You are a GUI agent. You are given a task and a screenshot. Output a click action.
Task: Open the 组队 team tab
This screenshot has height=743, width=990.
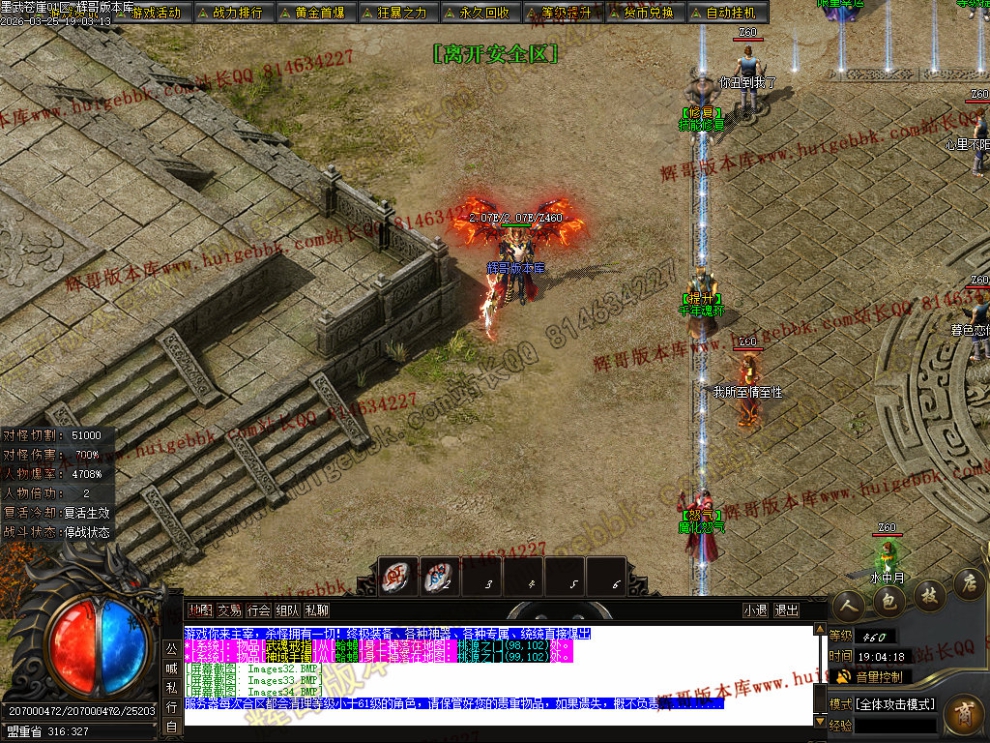click(287, 610)
